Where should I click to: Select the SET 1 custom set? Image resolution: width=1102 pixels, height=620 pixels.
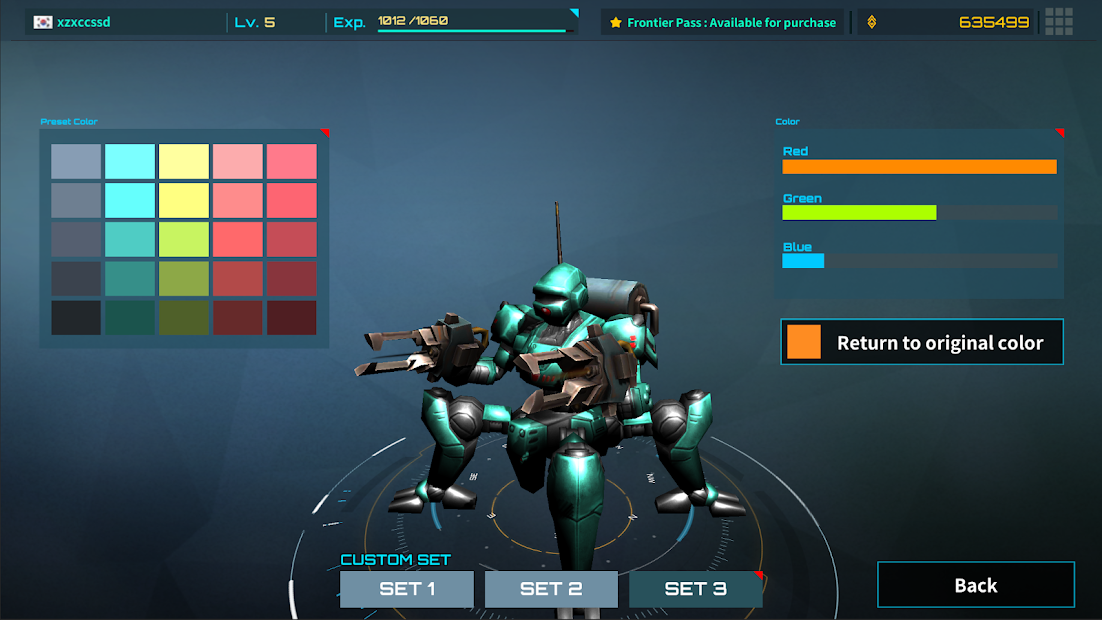(x=407, y=589)
